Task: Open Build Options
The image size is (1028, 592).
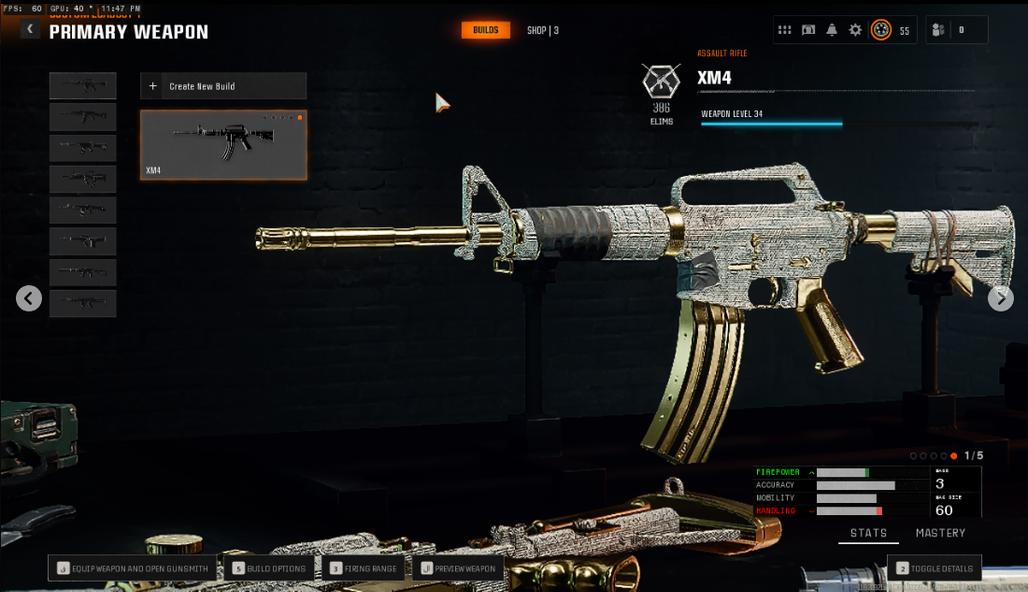Action: click(269, 568)
